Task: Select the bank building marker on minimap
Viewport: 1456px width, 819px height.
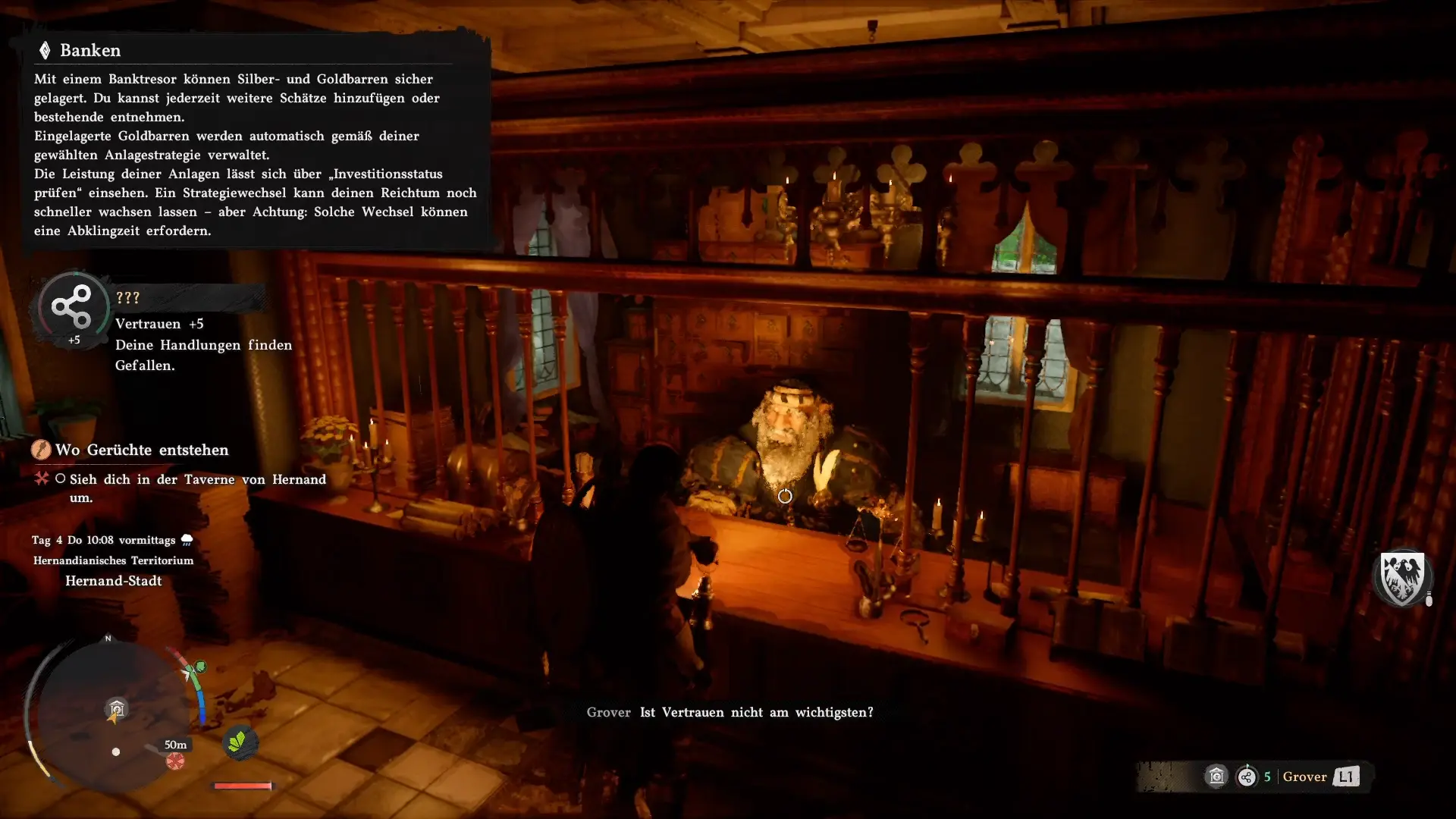Action: click(x=117, y=709)
